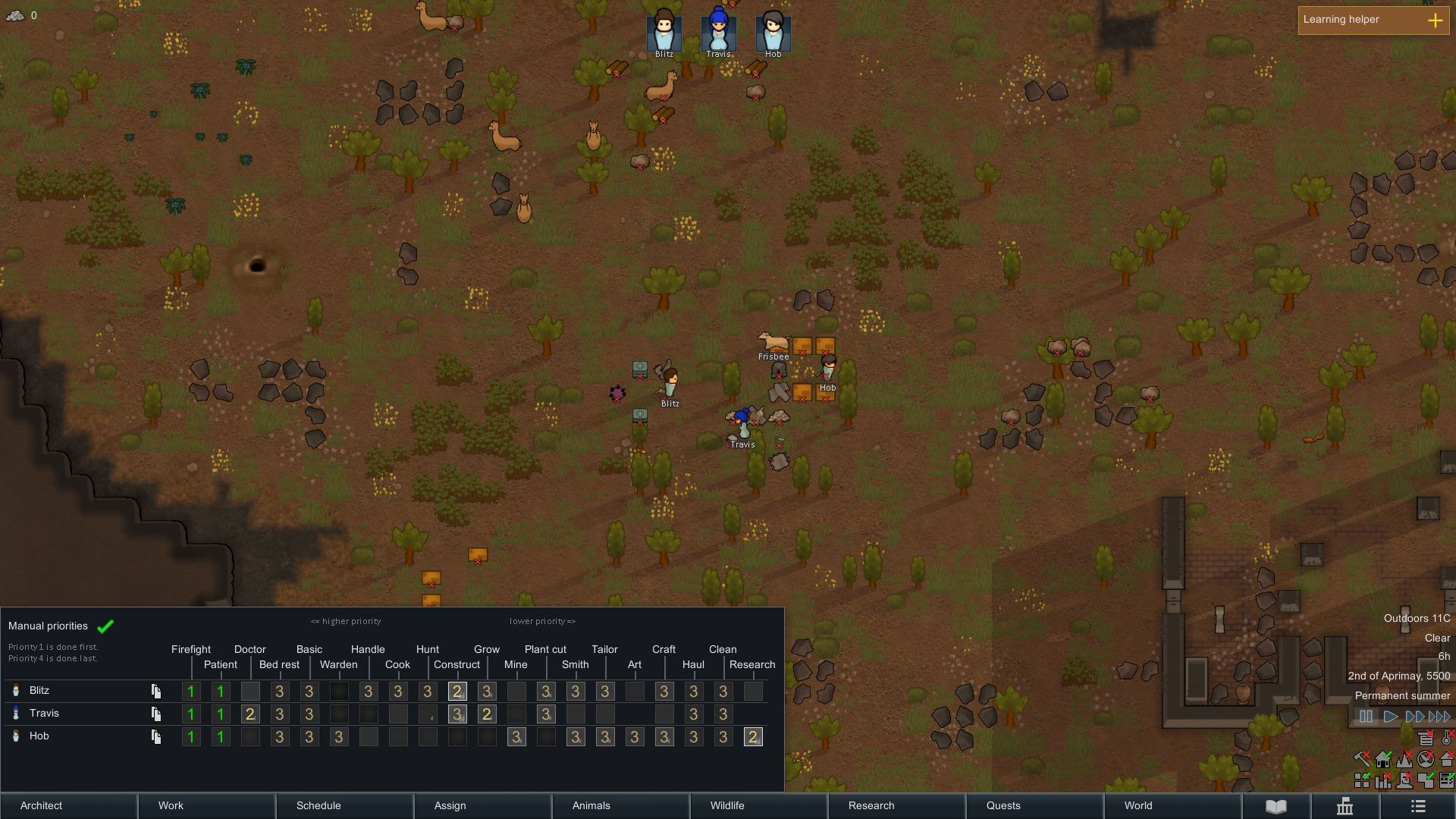Pause the game with the pause icon

pyautogui.click(x=1364, y=715)
